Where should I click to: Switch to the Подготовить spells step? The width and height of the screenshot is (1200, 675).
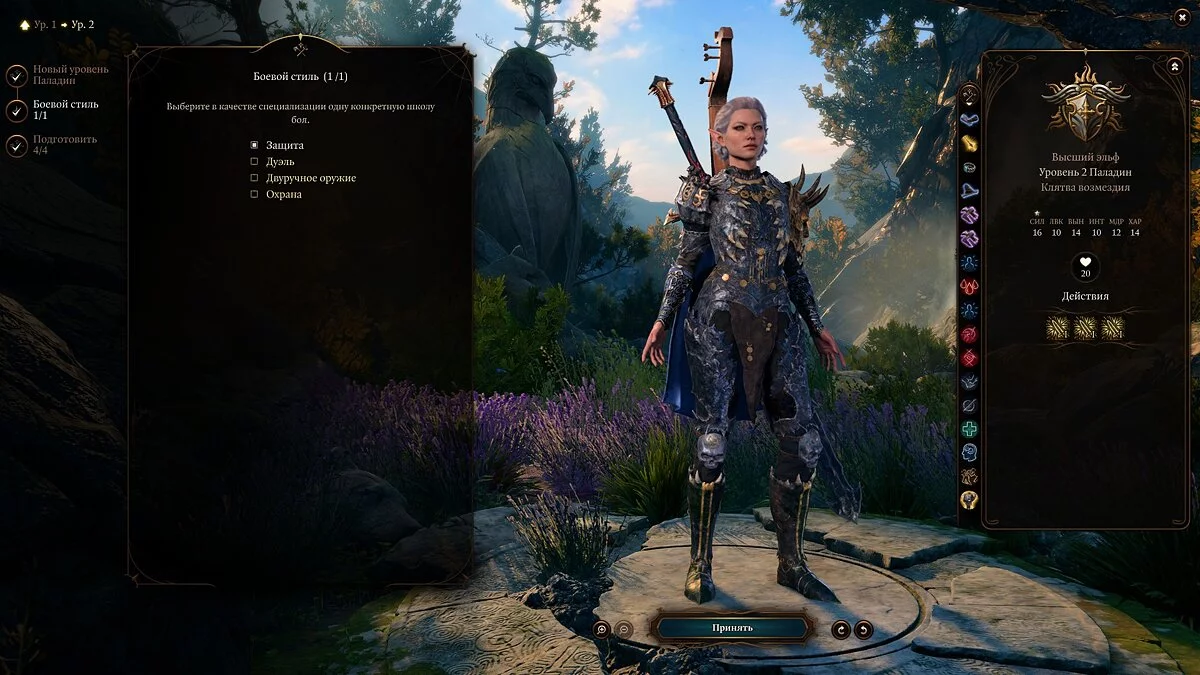pyautogui.click(x=17, y=145)
